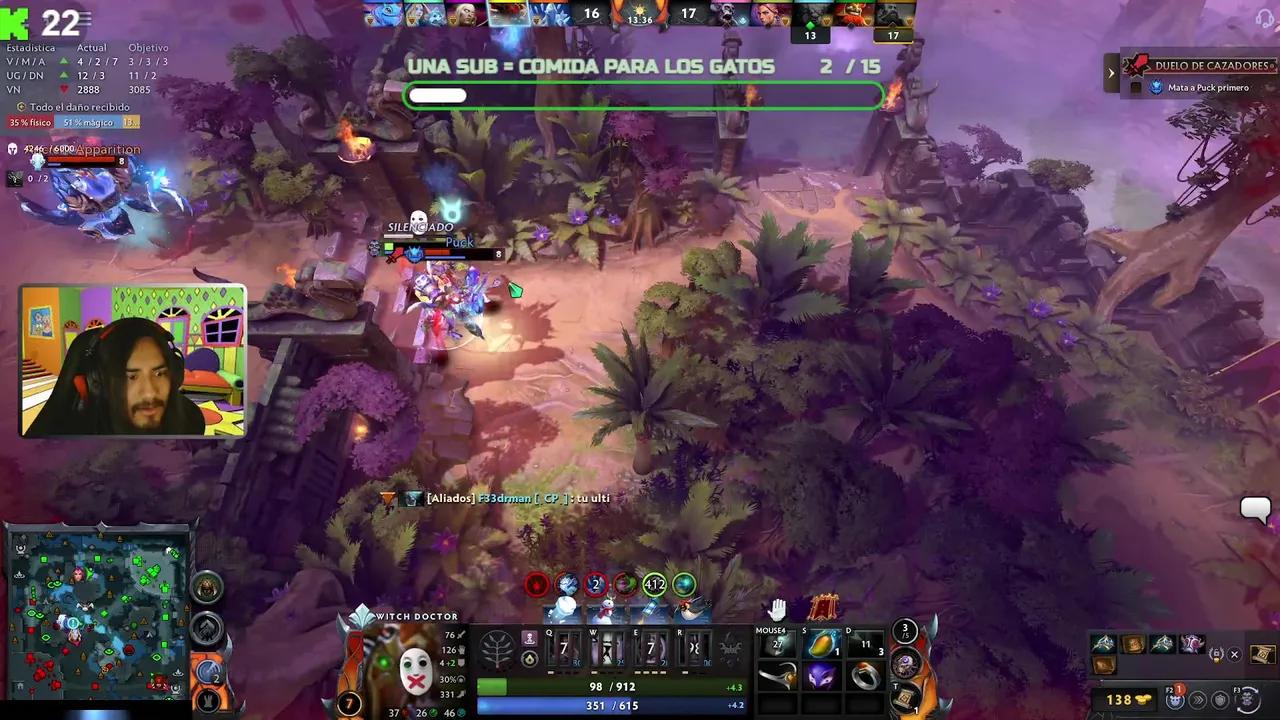Activate the Q ability icon
Screen dimensions: 1280x720
[x=563, y=648]
